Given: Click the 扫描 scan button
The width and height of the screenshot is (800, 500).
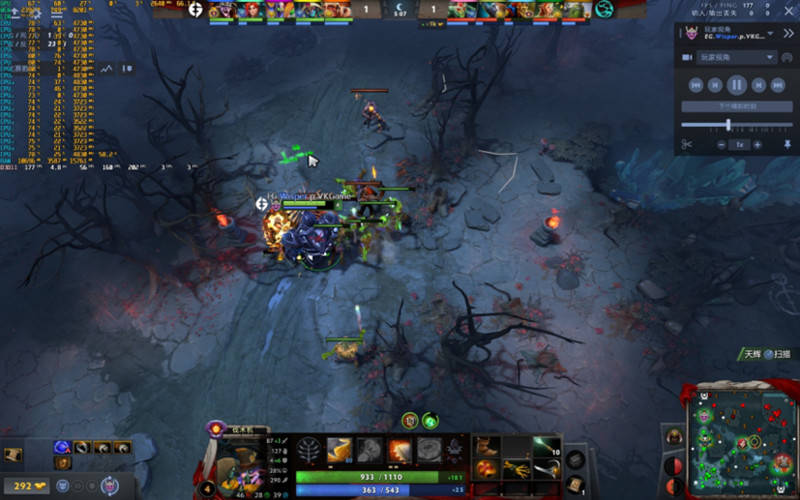Looking at the screenshot, I should click(x=776, y=354).
